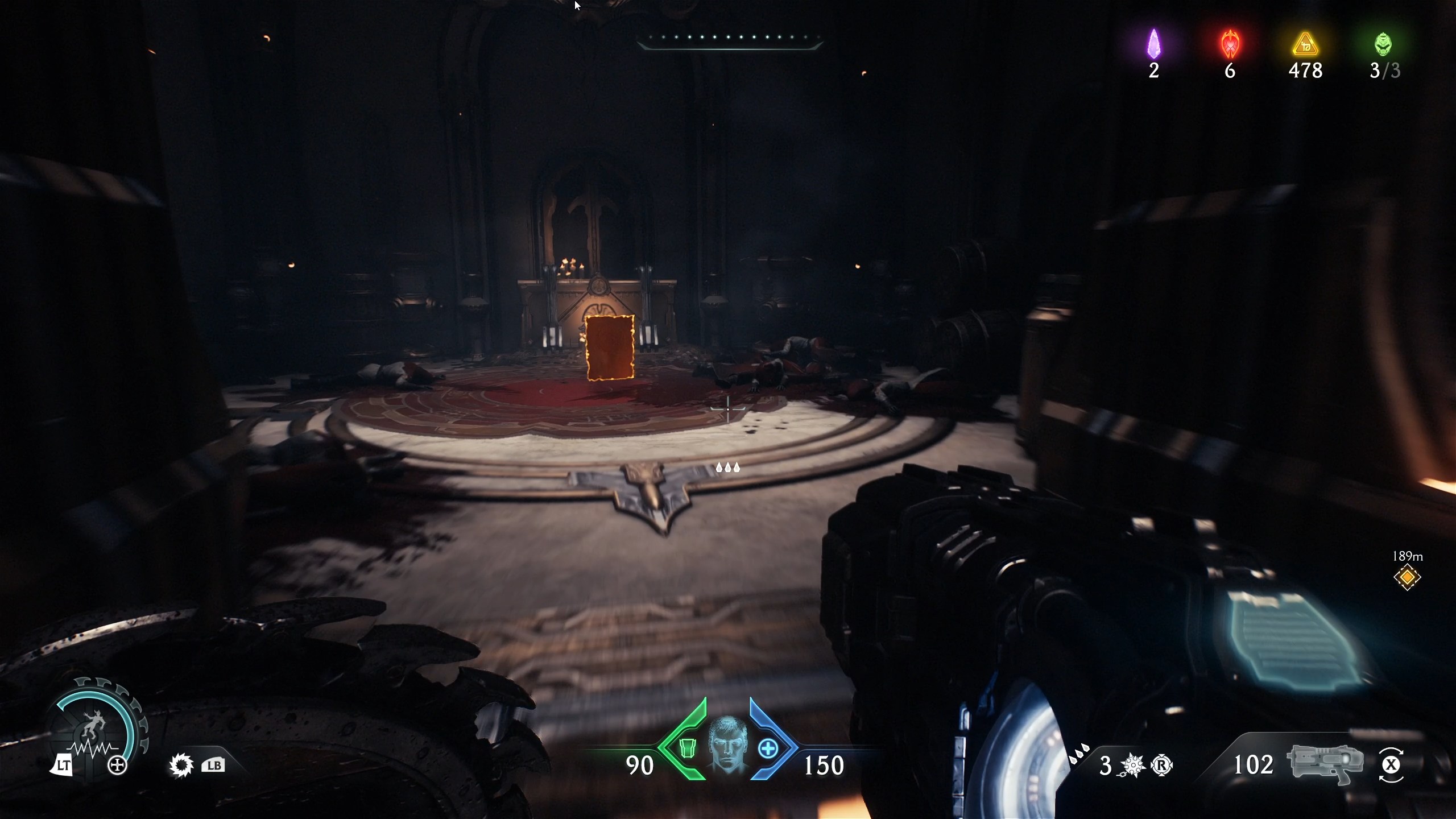The image size is (1456, 819).
Task: Click the crosshair cross icon on the gauge
Action: coord(117,765)
